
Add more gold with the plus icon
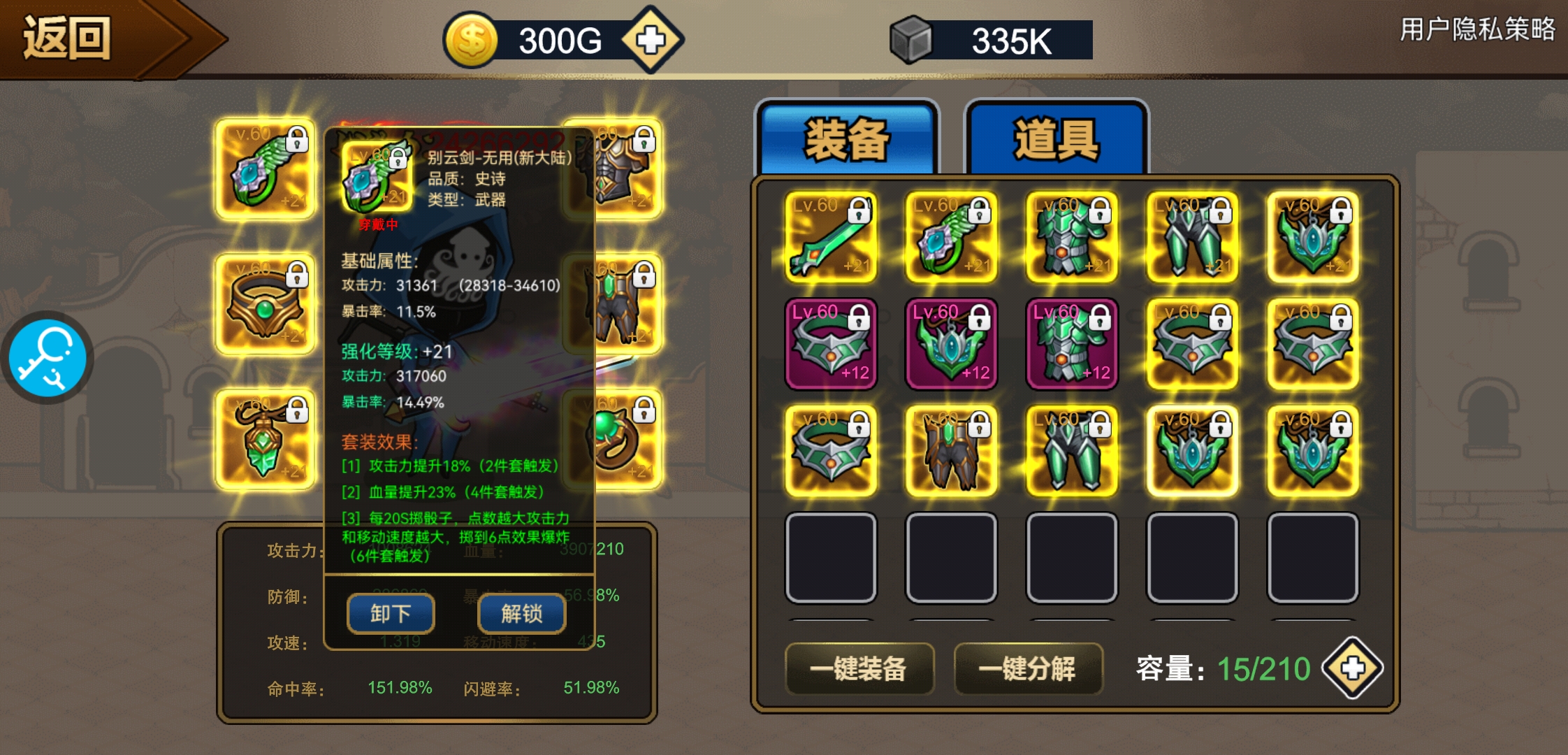click(651, 40)
